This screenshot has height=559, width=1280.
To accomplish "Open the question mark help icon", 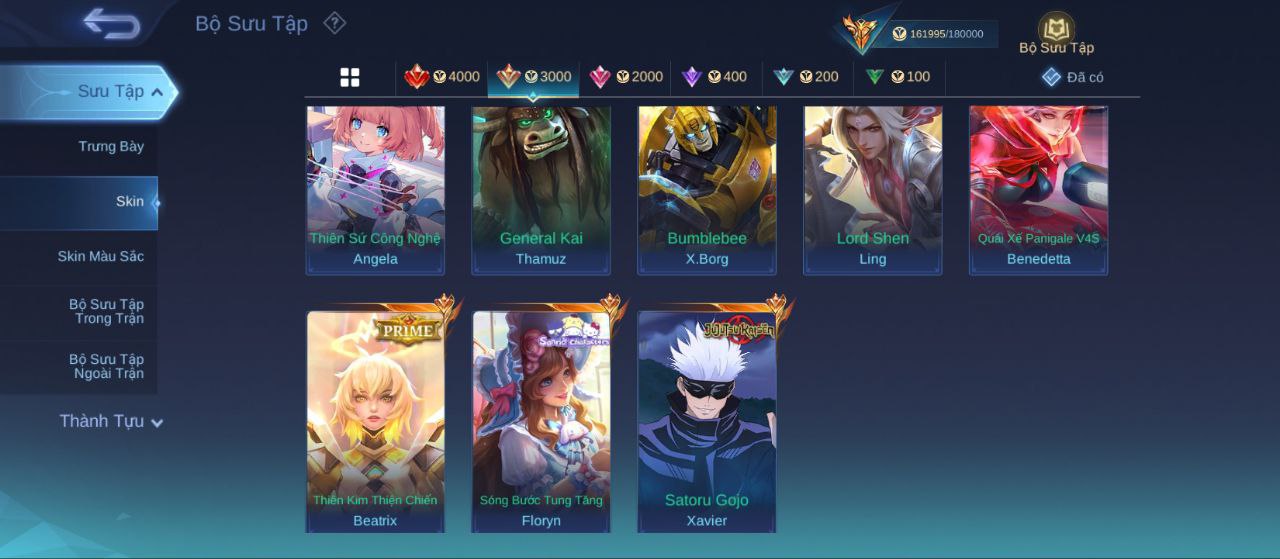I will [334, 23].
